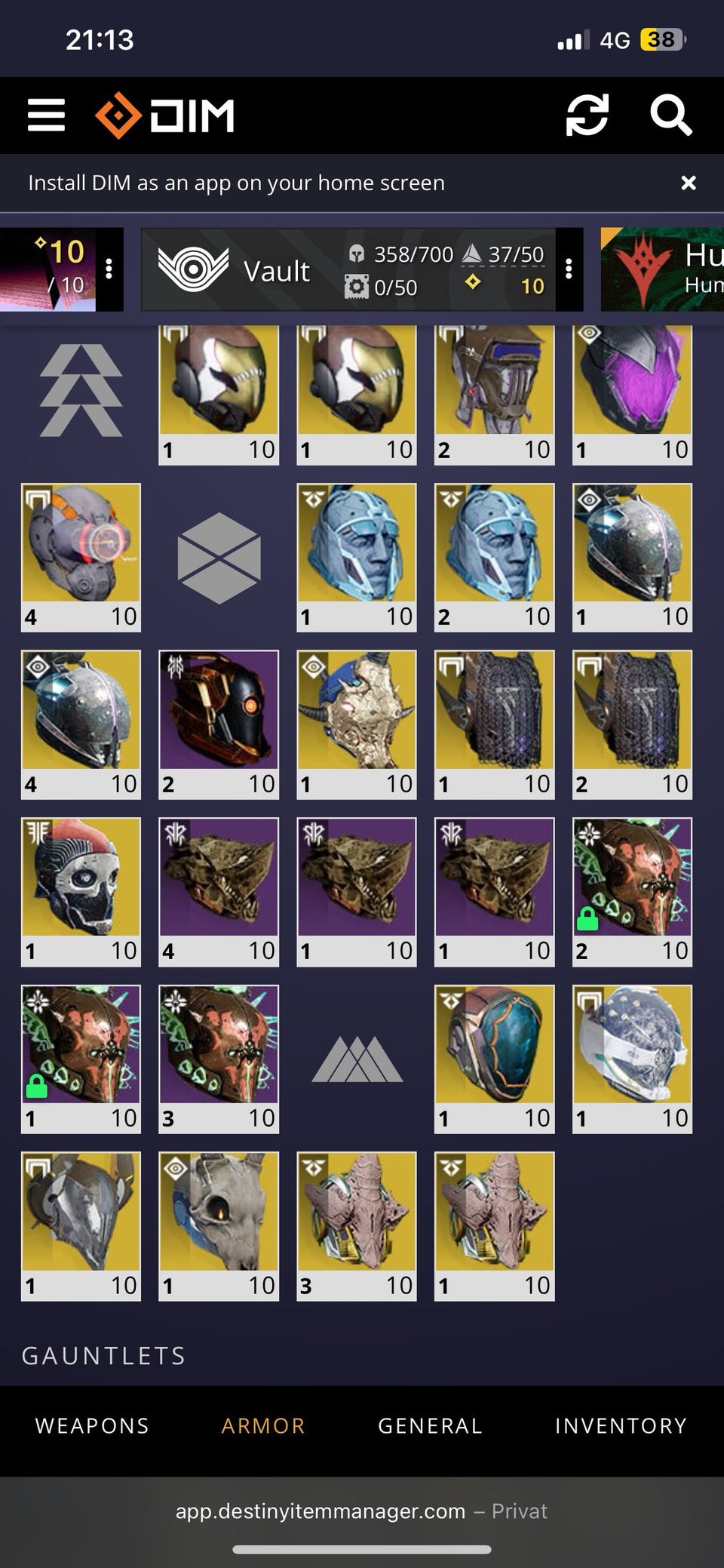Screen dimensions: 724x1568
Task: Select the Armor tab
Action: 263,1425
